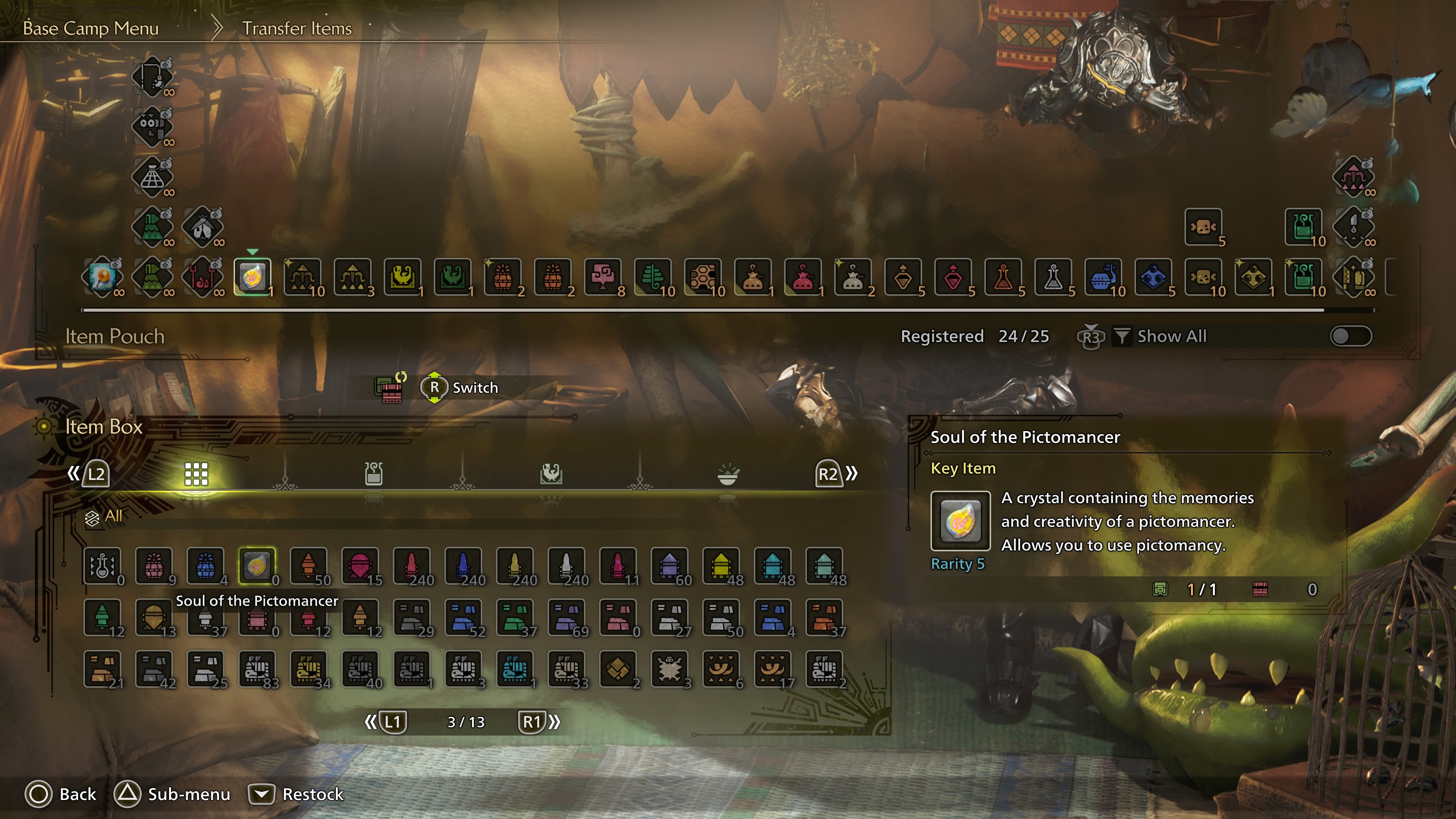Switch to the mortar bowl category tab
This screenshot has height=819, width=1456.
(728, 474)
